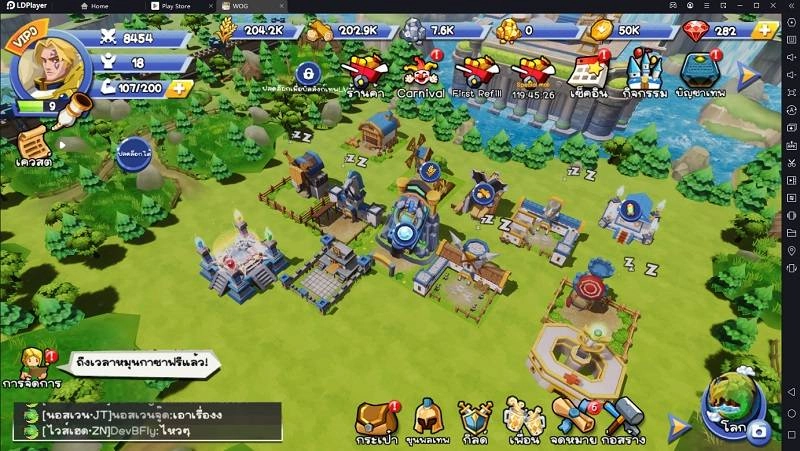The height and width of the screenshot is (451, 800).
Task: Open the friends menu (เพื่อน)
Action: coord(523,420)
